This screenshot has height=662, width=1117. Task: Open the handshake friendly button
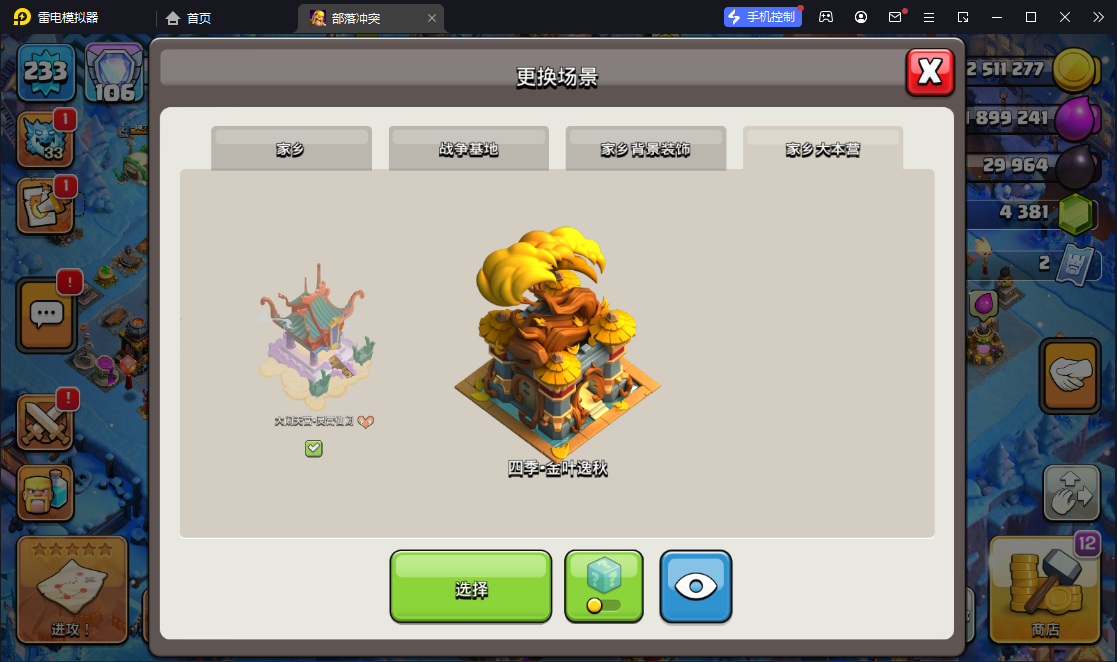1071,375
